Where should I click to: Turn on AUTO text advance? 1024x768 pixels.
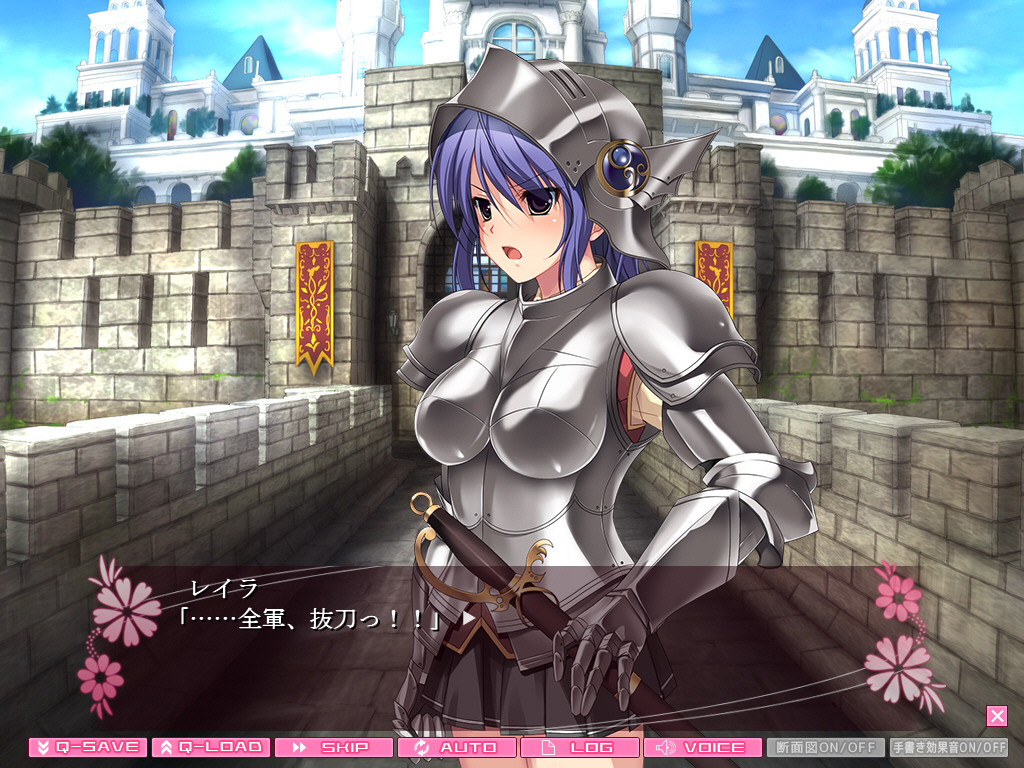click(457, 747)
